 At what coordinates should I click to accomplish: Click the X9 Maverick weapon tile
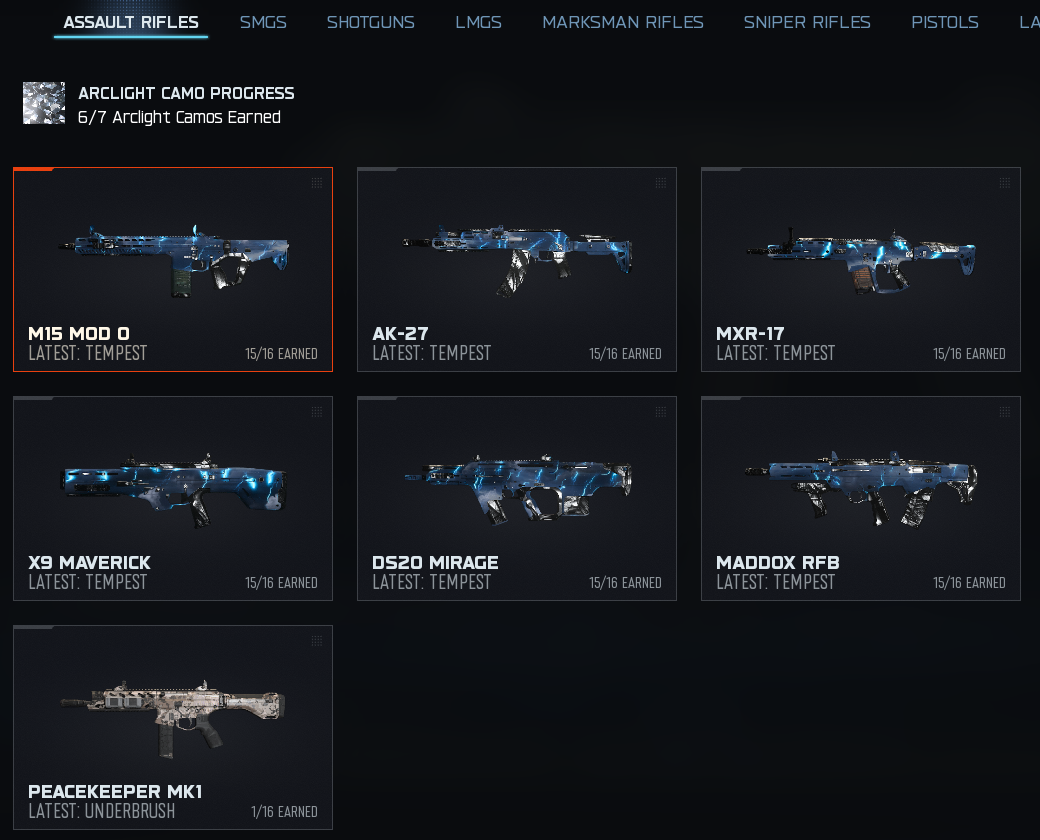coord(173,499)
